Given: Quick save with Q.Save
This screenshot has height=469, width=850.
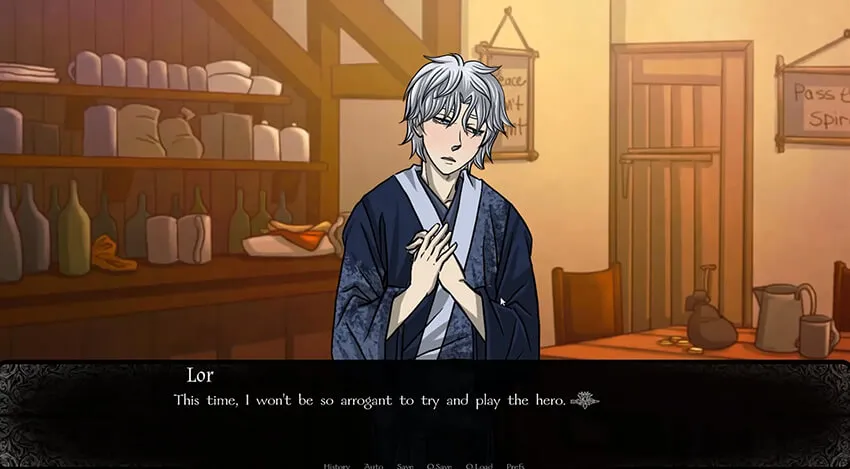Looking at the screenshot, I should click(x=440, y=465).
